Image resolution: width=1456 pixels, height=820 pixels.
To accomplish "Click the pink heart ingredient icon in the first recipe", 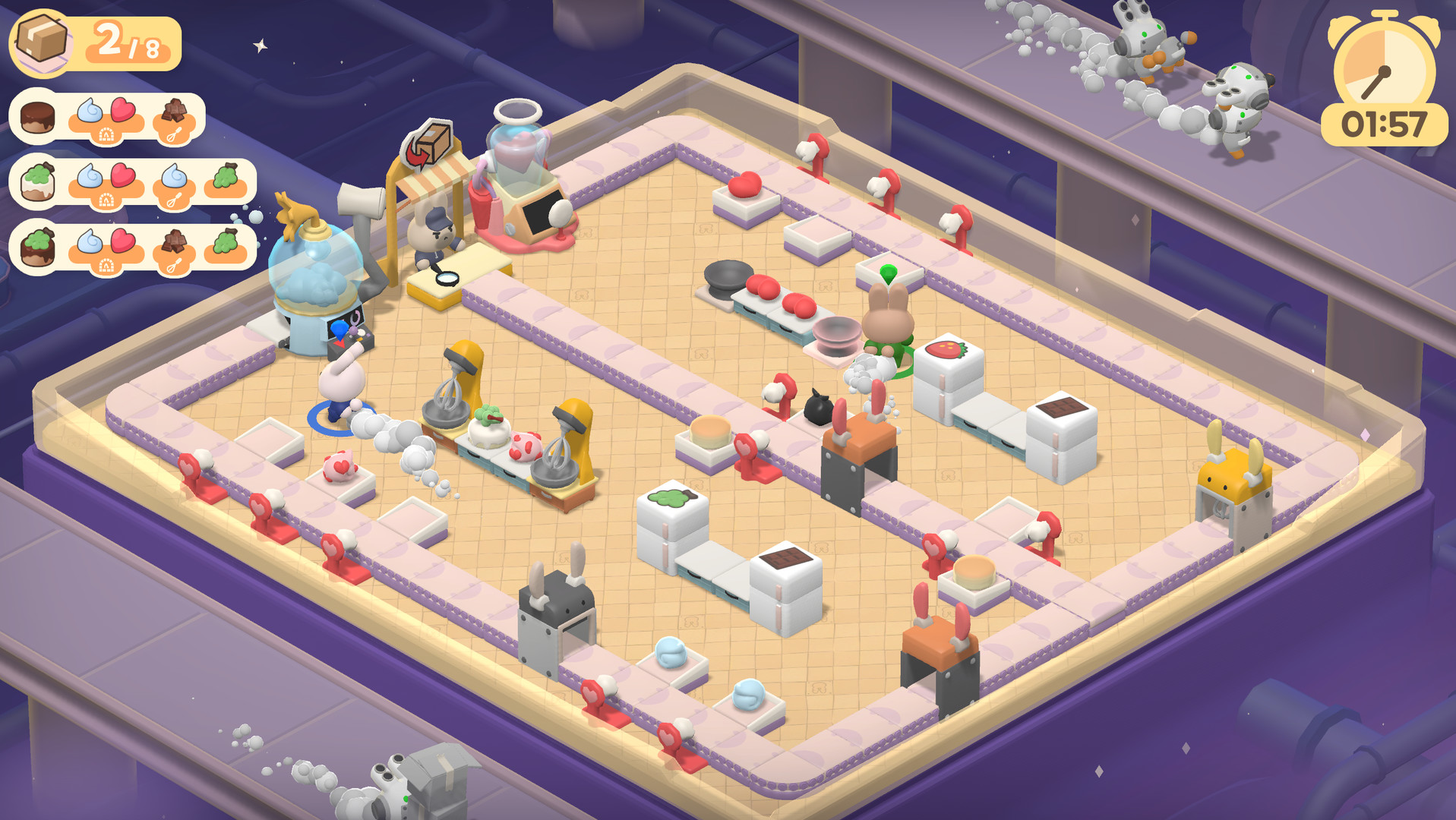I will [x=122, y=109].
